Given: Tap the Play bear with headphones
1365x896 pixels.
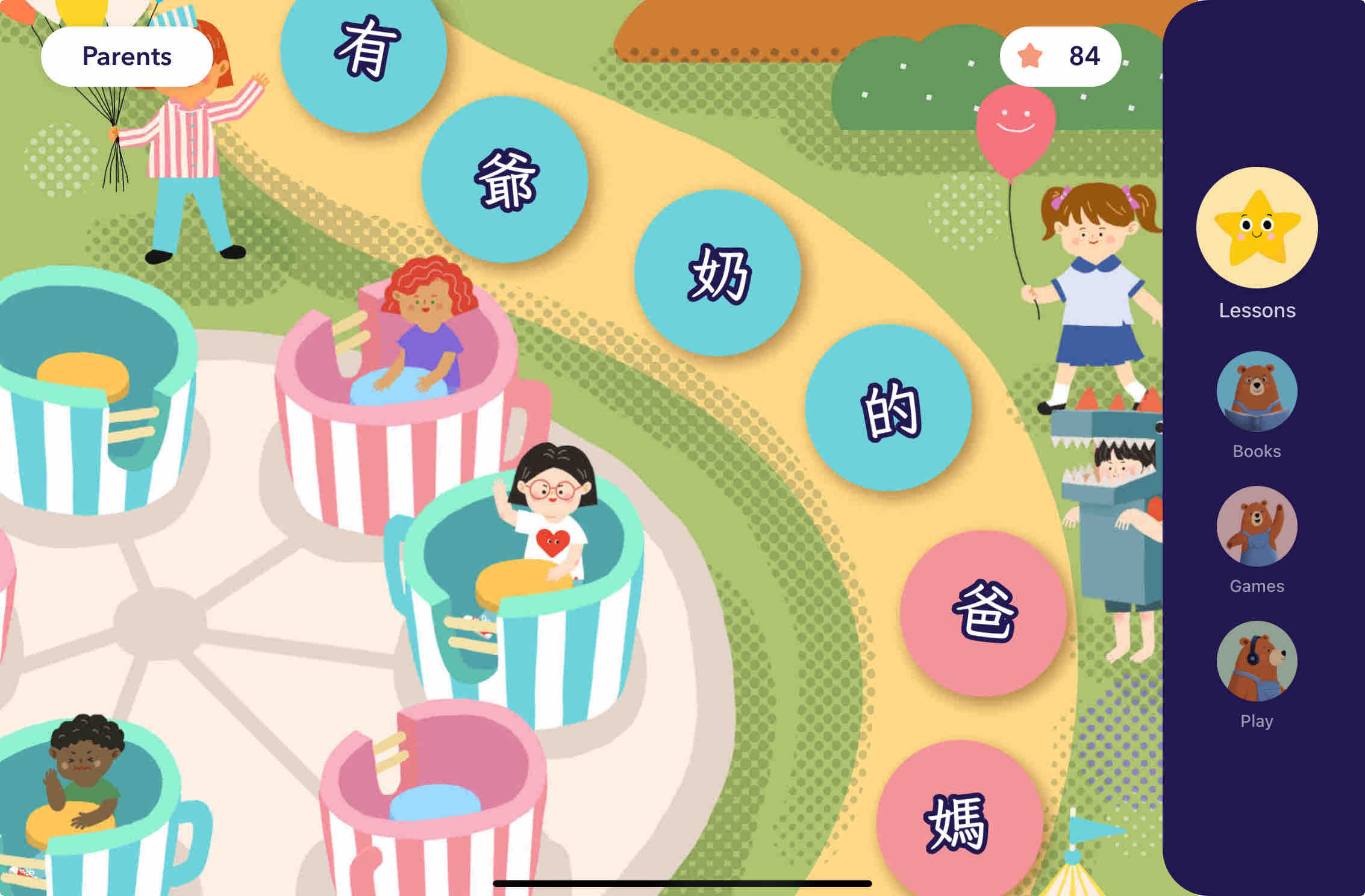Looking at the screenshot, I should click(x=1257, y=661).
